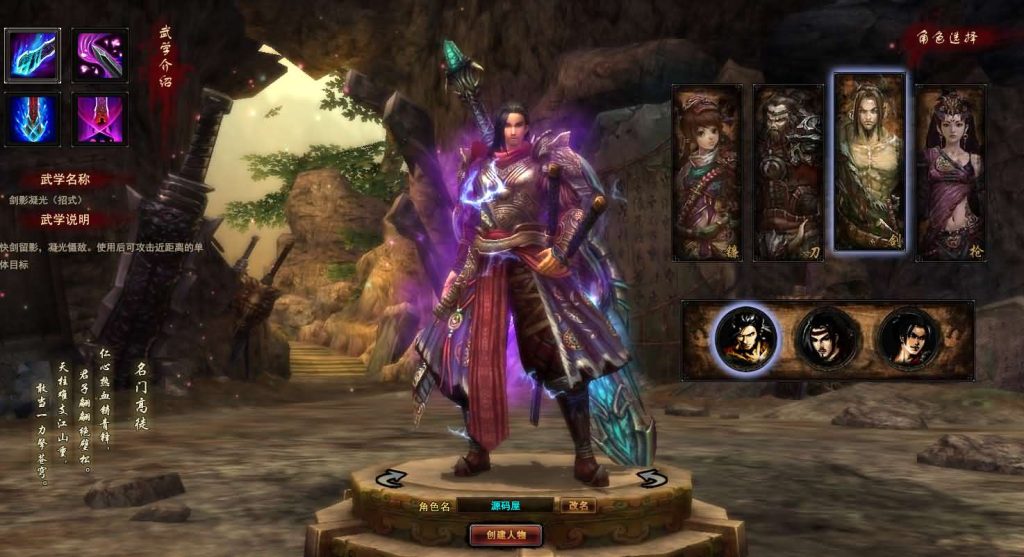The image size is (1024, 557).
Task: Show the glowing cyan blade skill
Action: 33,55
